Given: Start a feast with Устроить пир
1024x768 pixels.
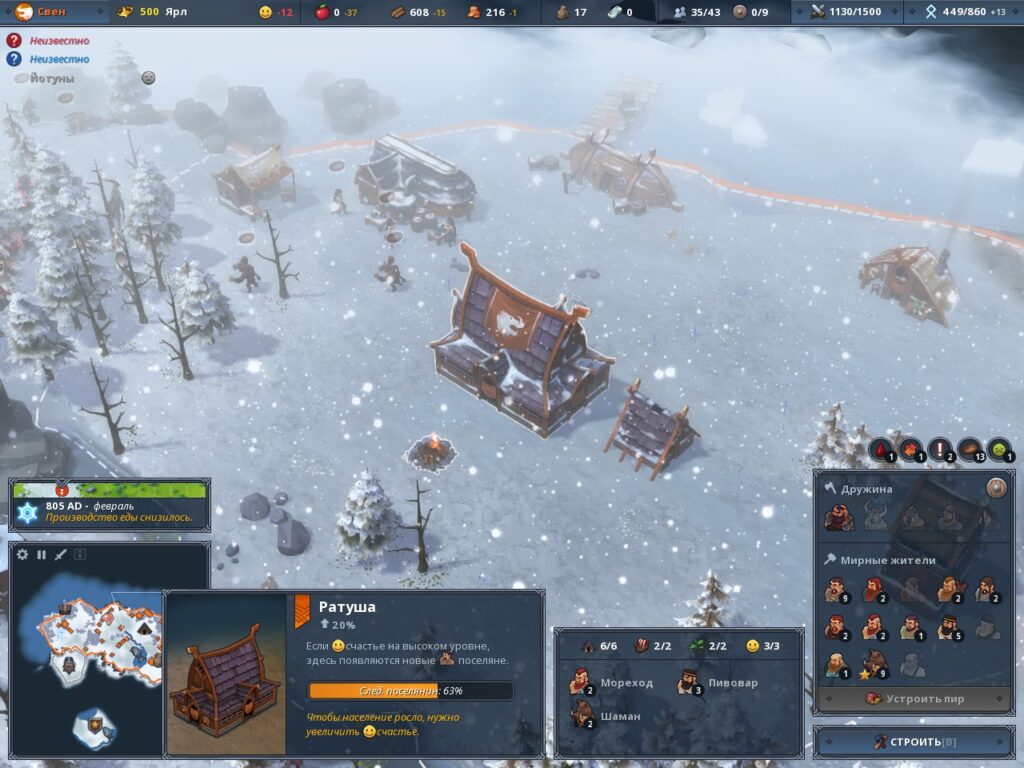Looking at the screenshot, I should [x=914, y=699].
